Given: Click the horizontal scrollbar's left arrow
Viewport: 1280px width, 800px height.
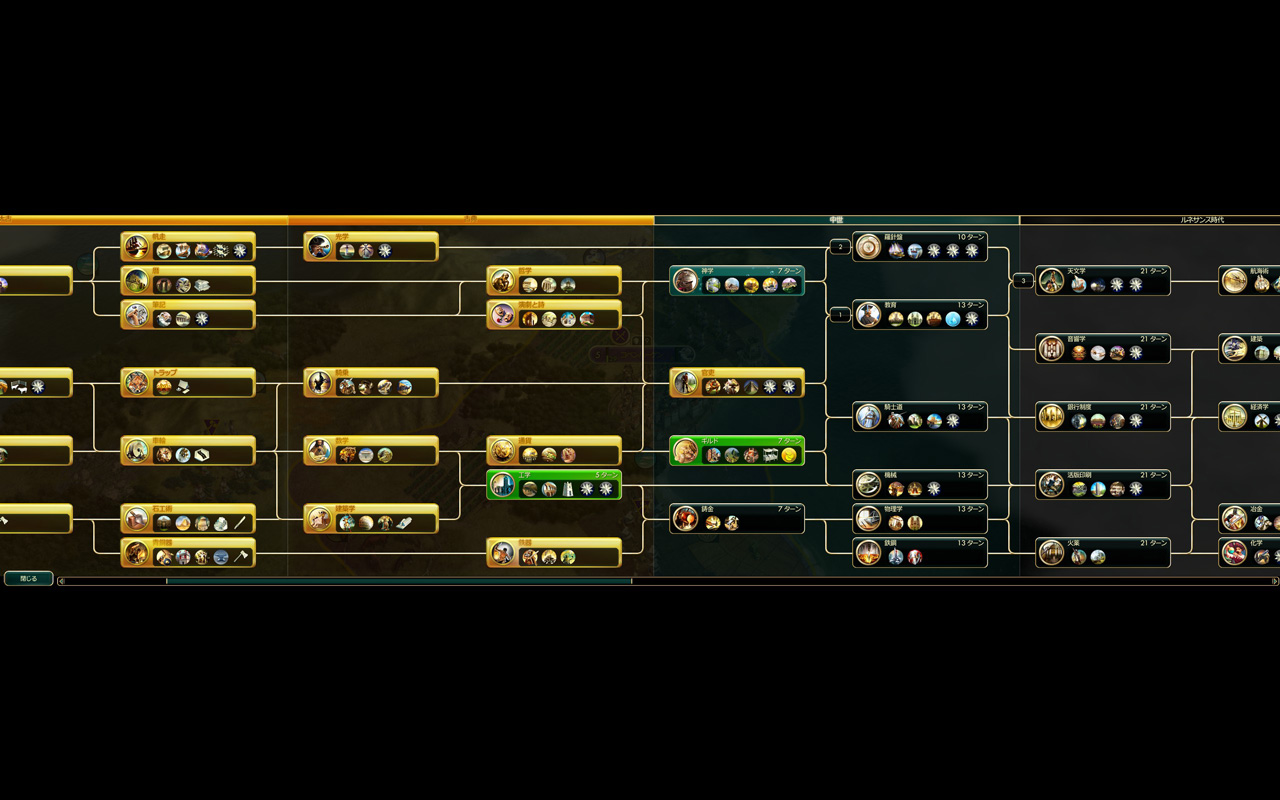Looking at the screenshot, I should [x=61, y=581].
